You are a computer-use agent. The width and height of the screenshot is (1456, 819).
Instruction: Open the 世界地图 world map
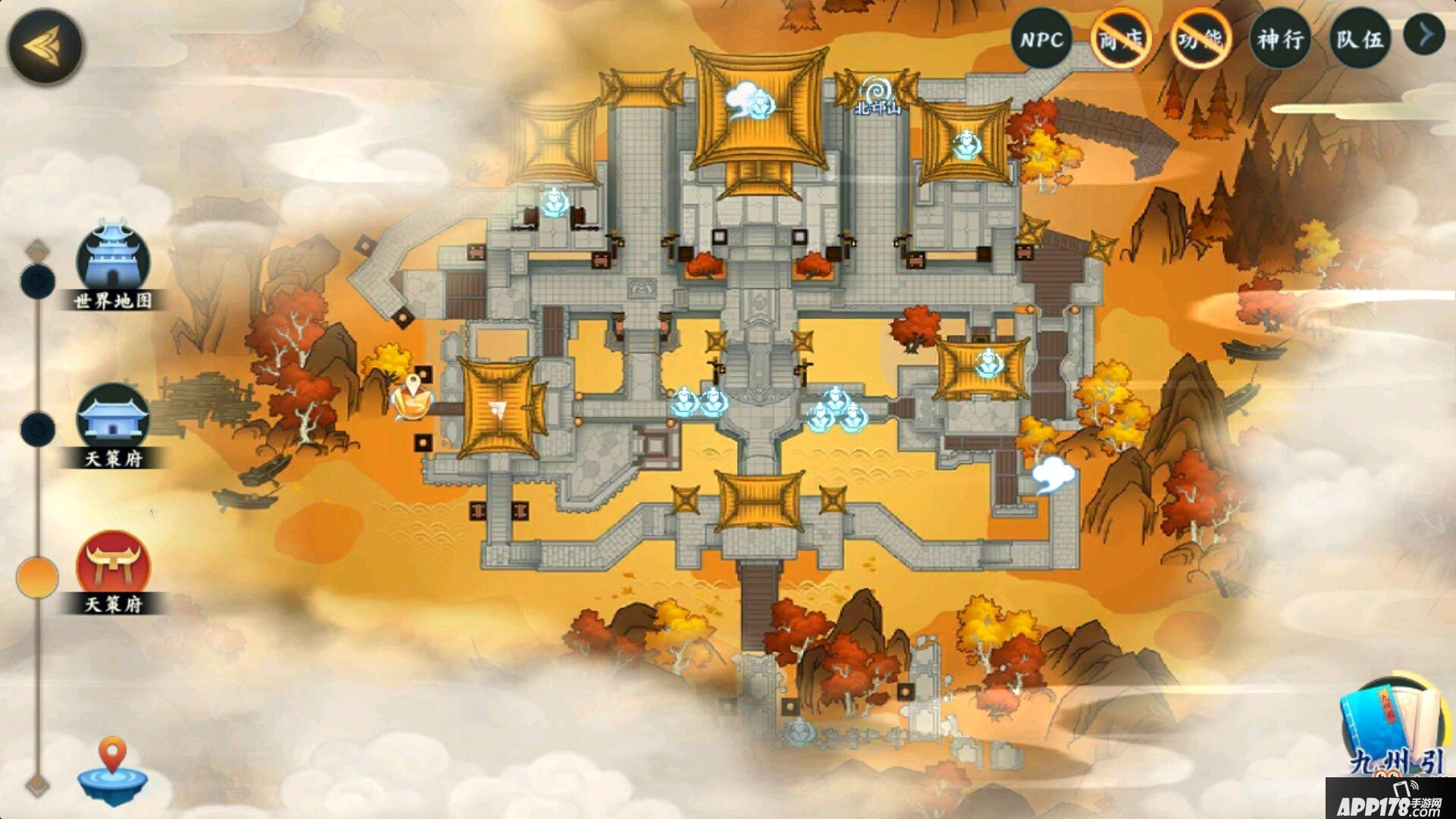pyautogui.click(x=113, y=263)
